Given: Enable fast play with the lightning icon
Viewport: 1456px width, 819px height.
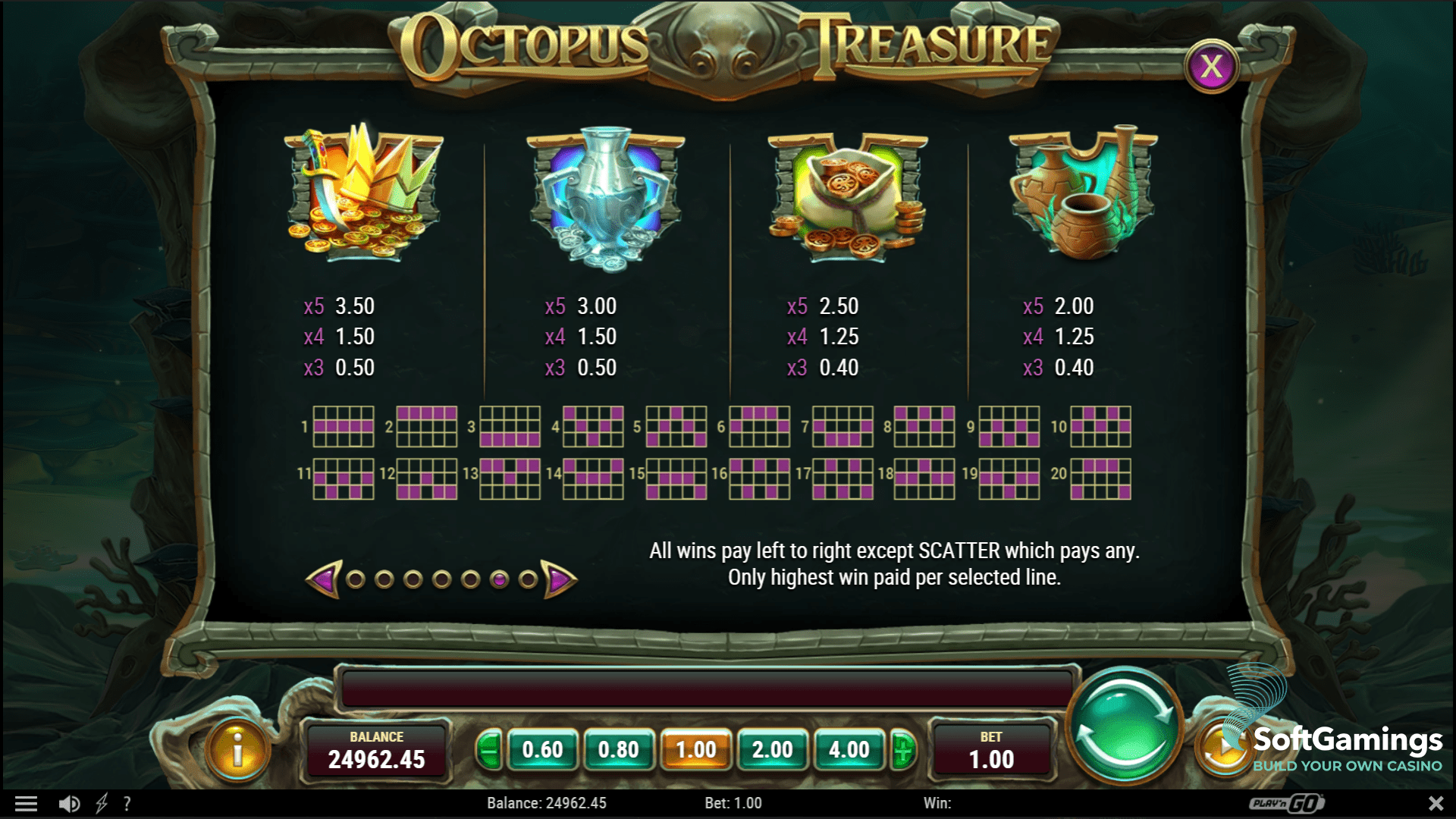Looking at the screenshot, I should (101, 802).
